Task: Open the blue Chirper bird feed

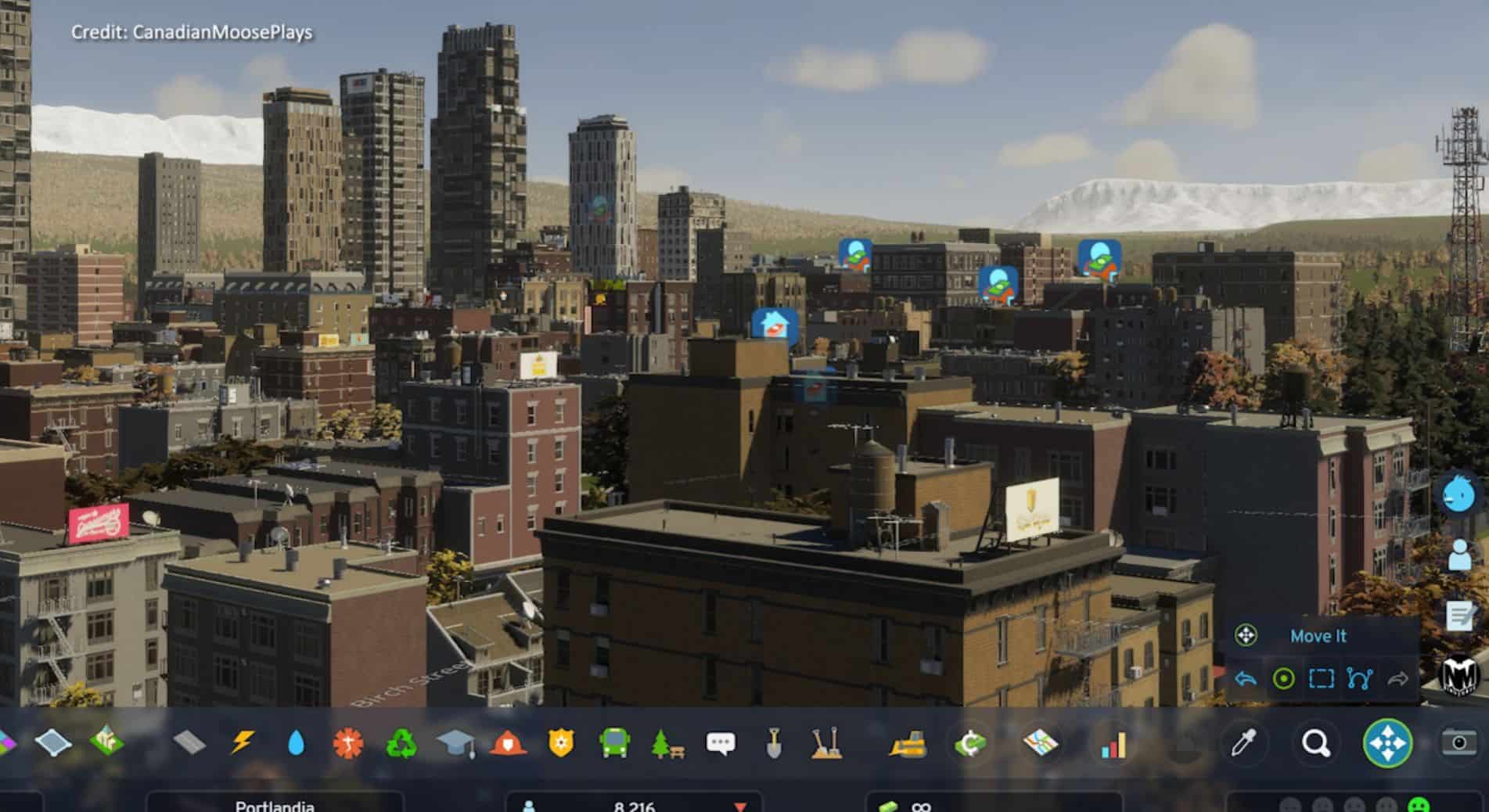Action: 1459,494
